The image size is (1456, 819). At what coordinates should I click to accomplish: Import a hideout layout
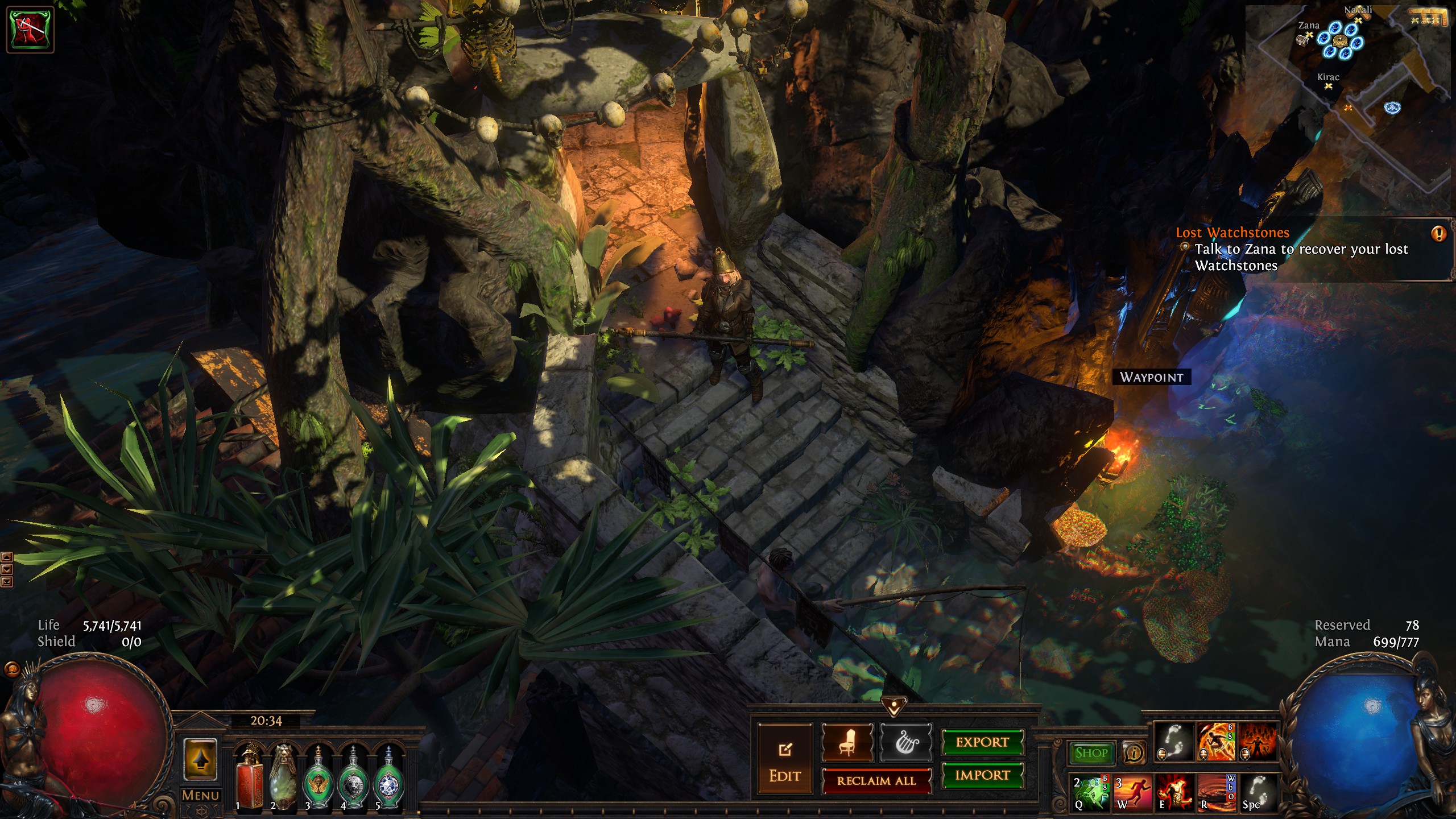point(982,775)
